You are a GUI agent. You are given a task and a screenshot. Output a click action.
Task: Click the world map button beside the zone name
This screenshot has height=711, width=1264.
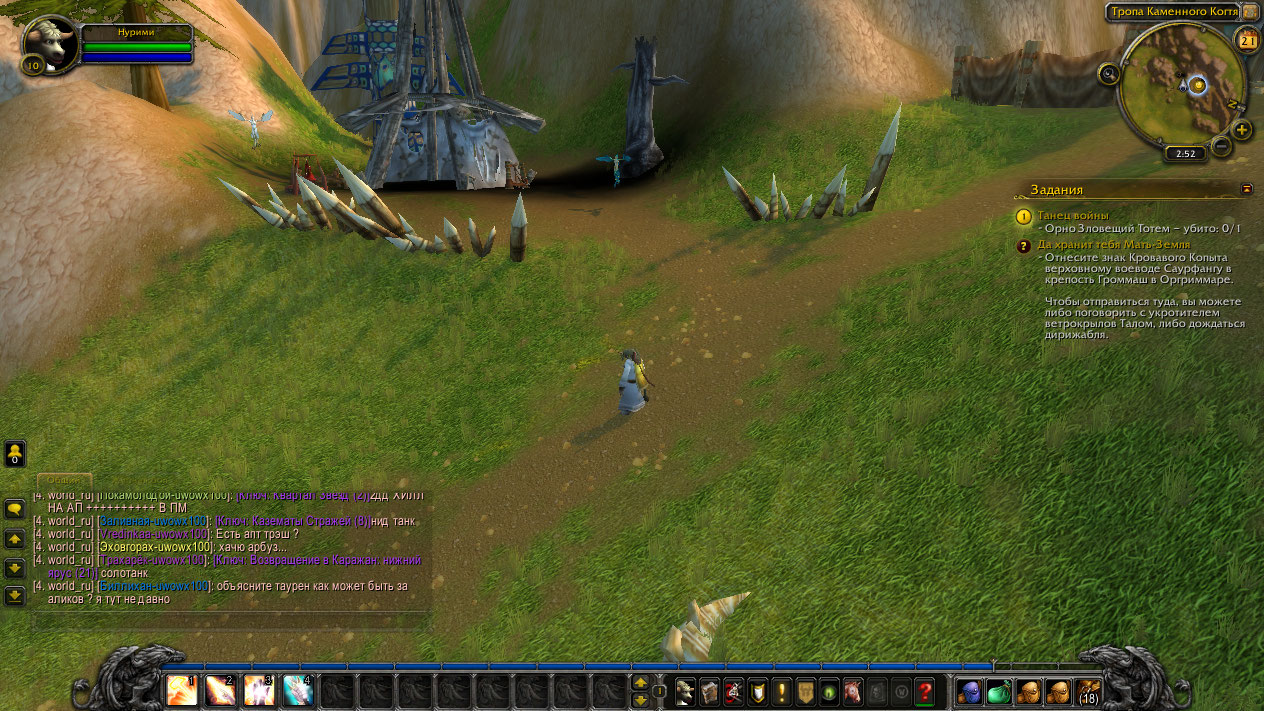pos(1249,12)
